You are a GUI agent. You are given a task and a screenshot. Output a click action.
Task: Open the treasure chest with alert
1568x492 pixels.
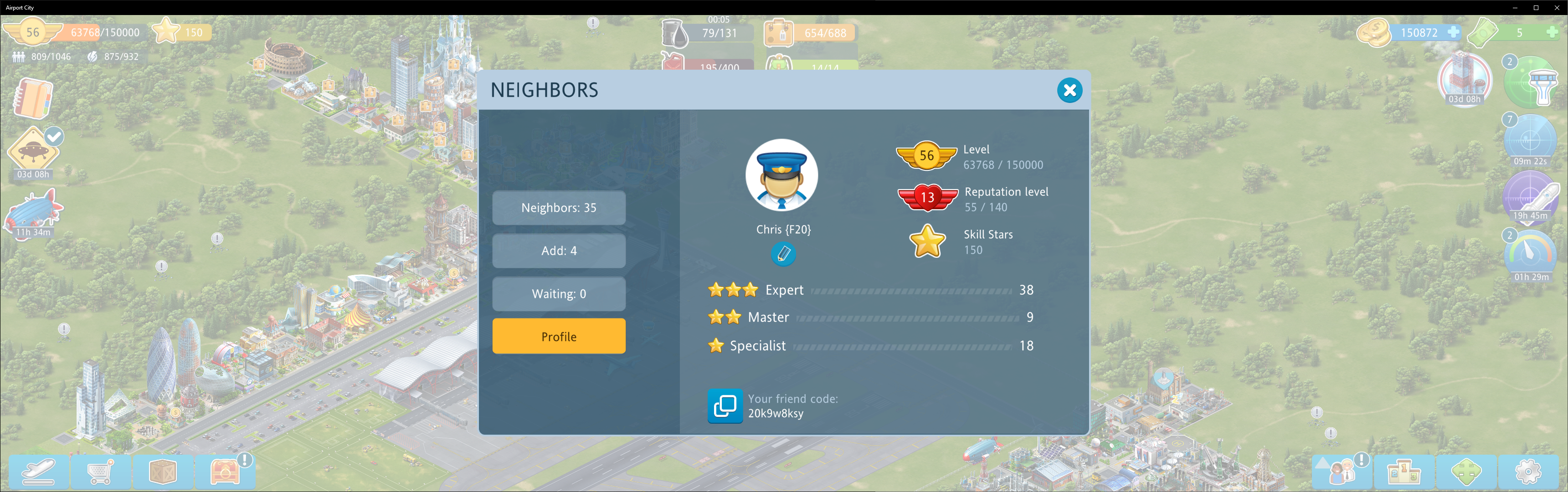225,471
